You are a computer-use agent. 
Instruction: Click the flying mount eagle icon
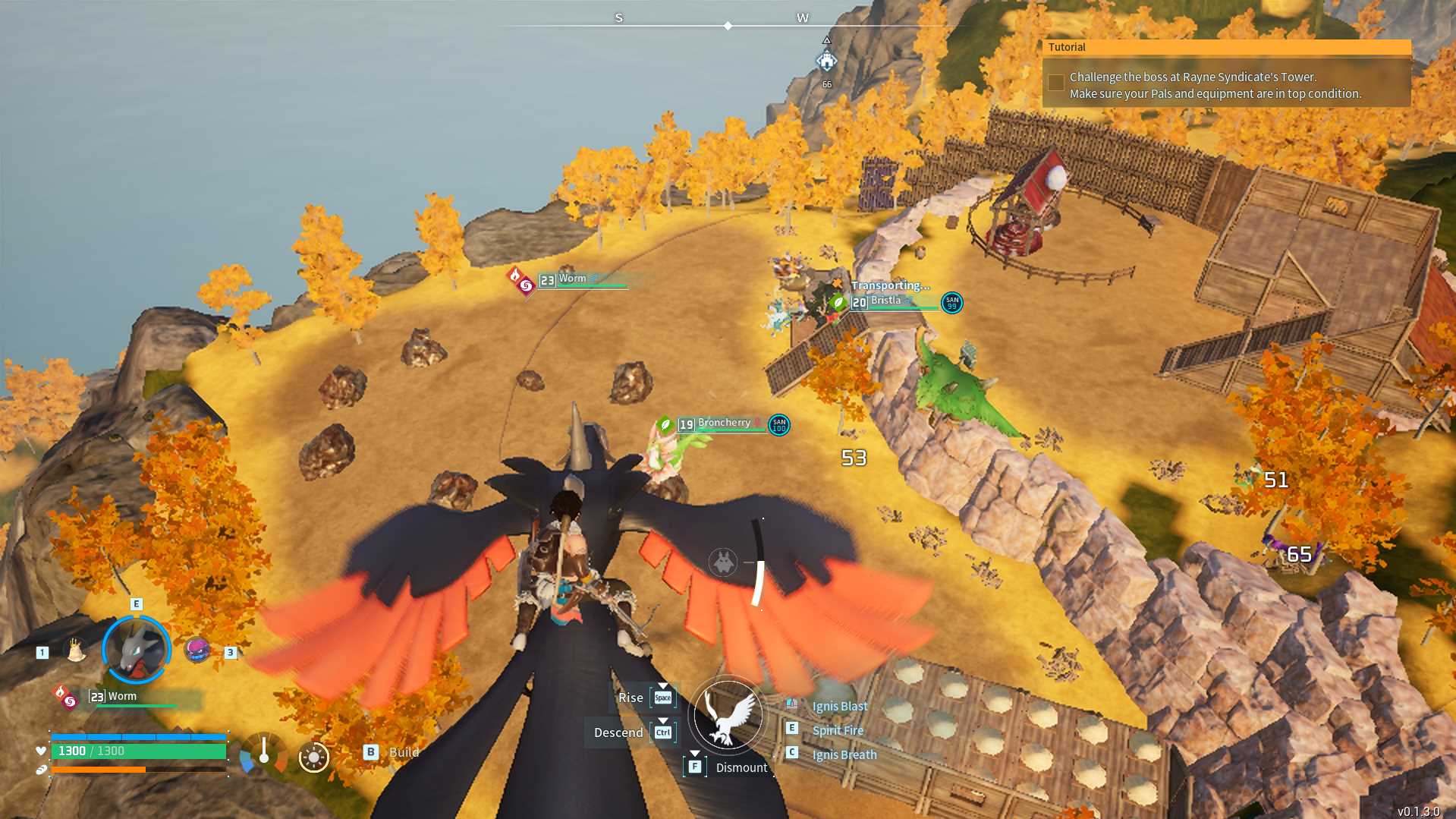click(728, 715)
